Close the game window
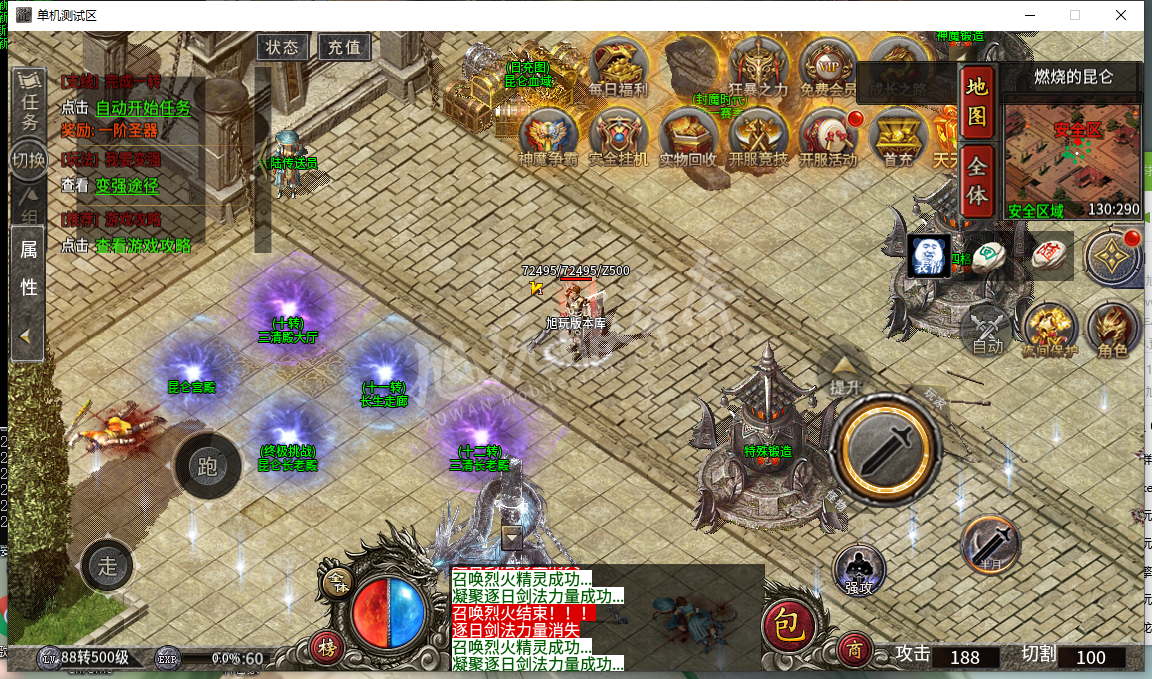The height and width of the screenshot is (679, 1152). point(1121,15)
